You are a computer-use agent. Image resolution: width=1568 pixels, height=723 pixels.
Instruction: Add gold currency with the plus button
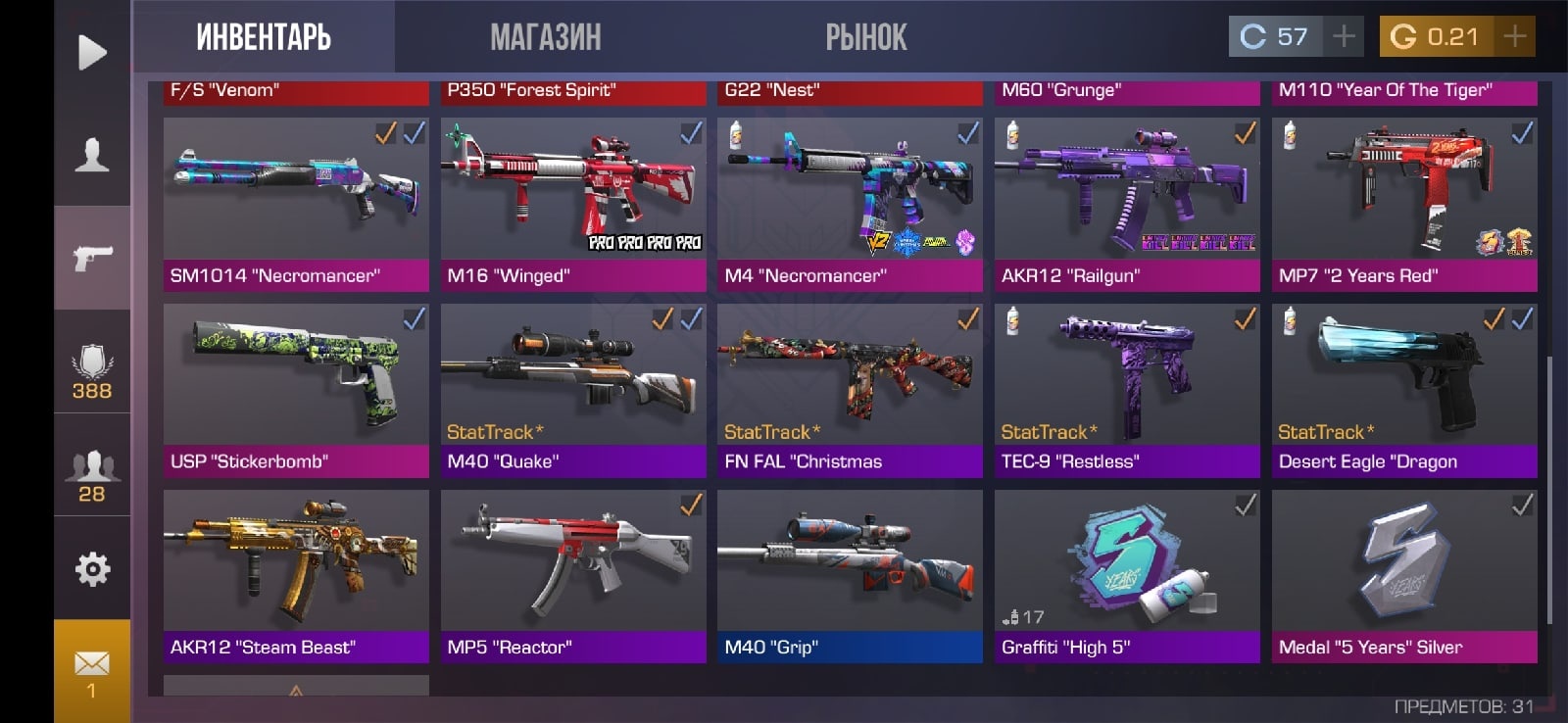coord(1515,36)
